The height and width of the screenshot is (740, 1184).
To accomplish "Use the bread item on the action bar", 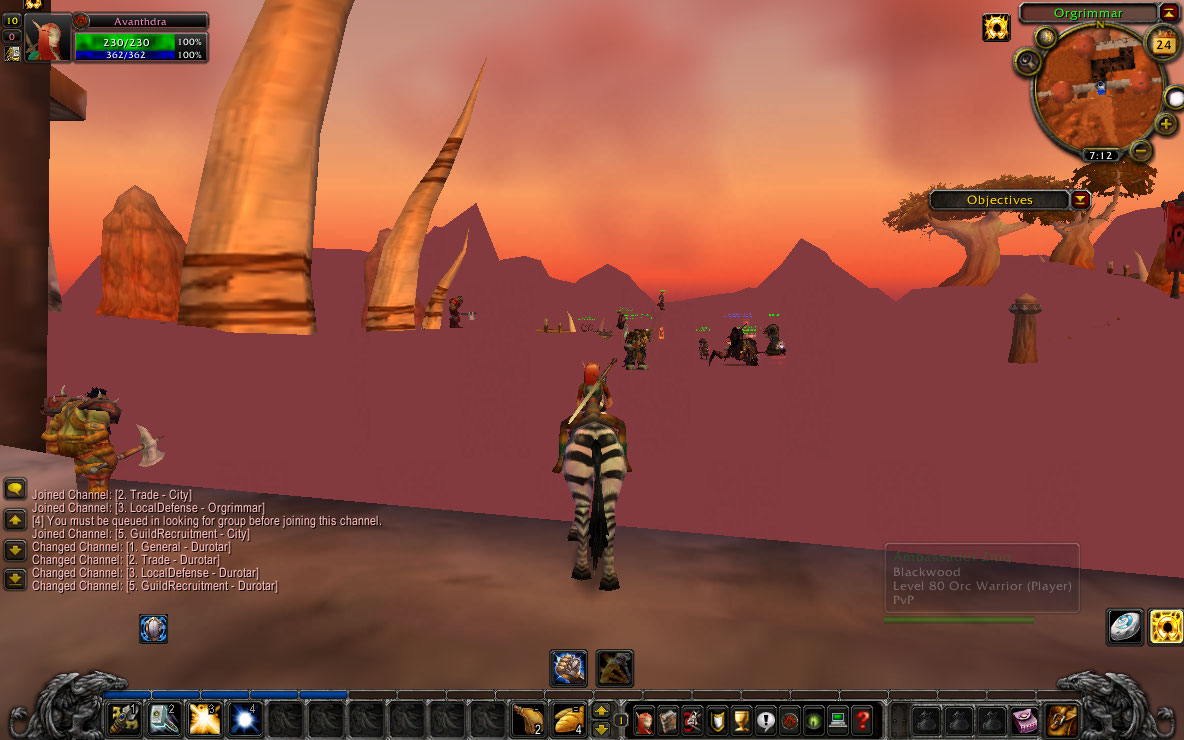I will point(568,719).
